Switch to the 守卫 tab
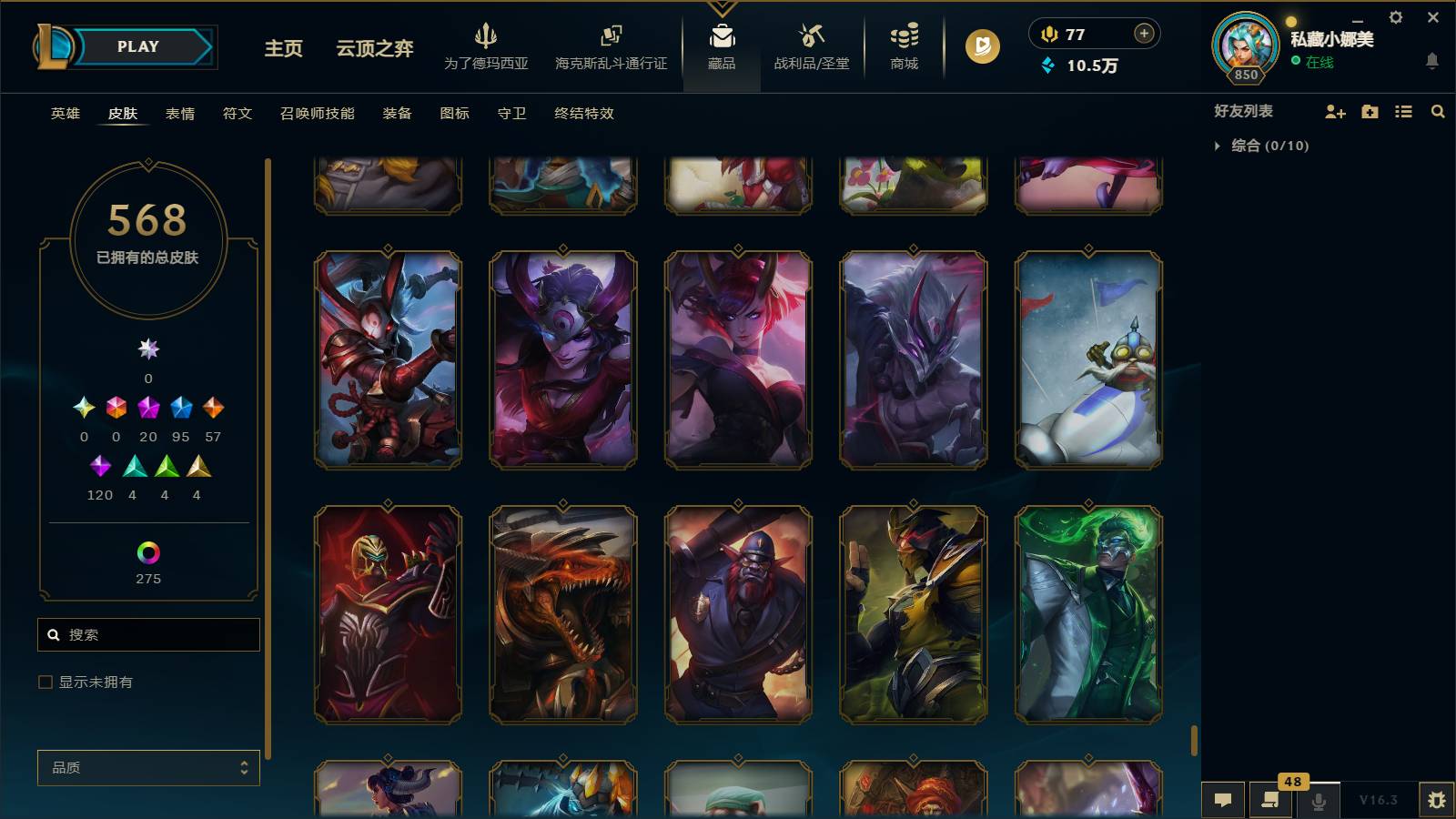The height and width of the screenshot is (819, 1456). pos(511,114)
